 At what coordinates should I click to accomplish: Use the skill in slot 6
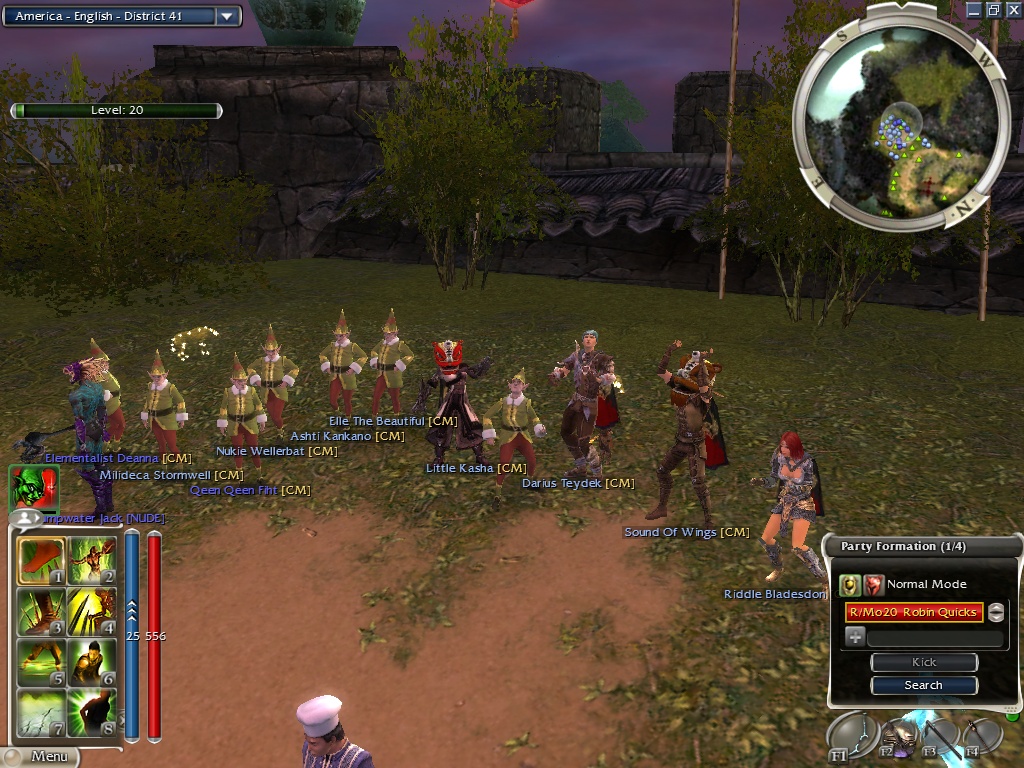tap(92, 661)
